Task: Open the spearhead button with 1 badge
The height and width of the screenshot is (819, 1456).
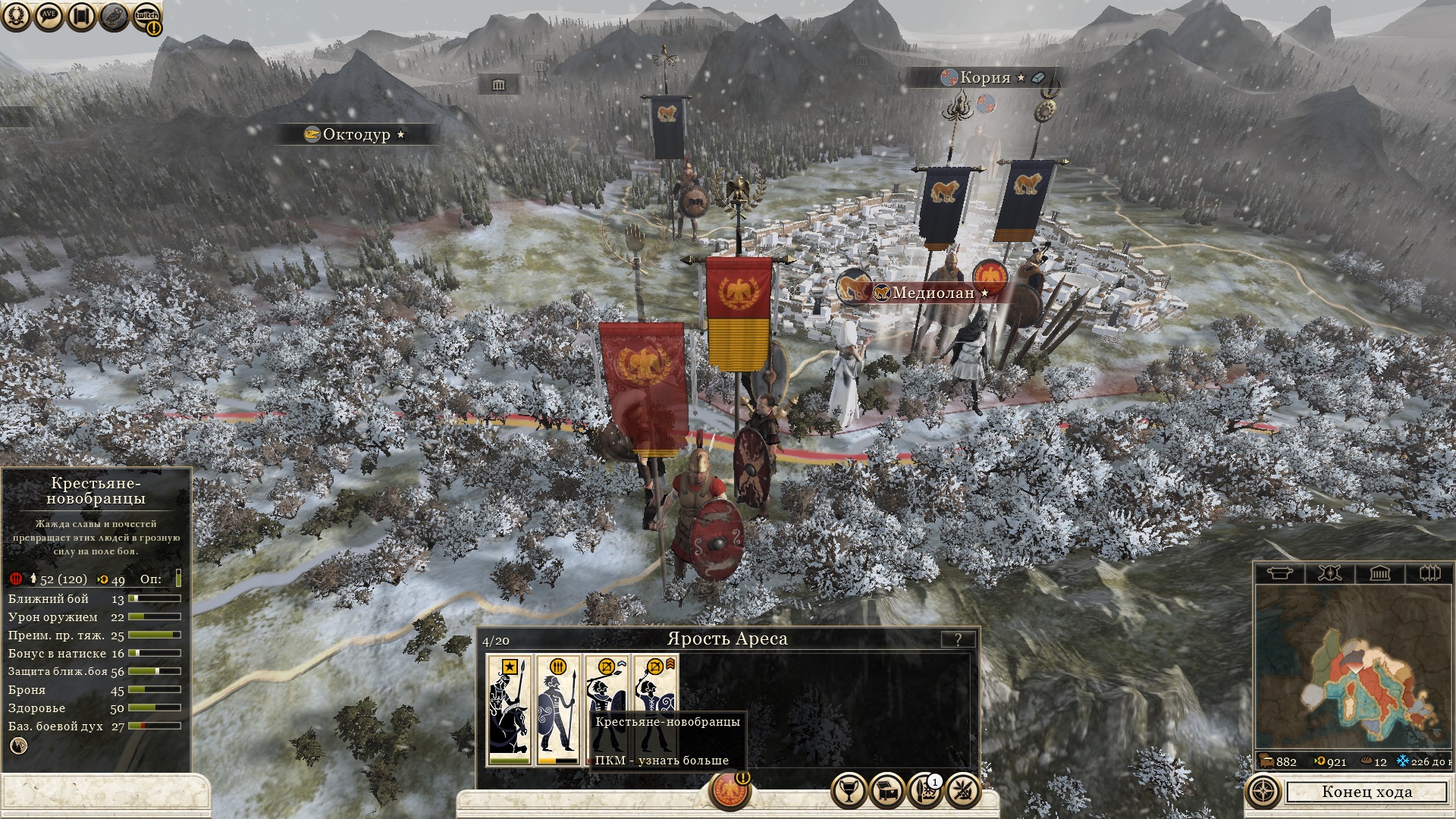Action: tap(924, 791)
